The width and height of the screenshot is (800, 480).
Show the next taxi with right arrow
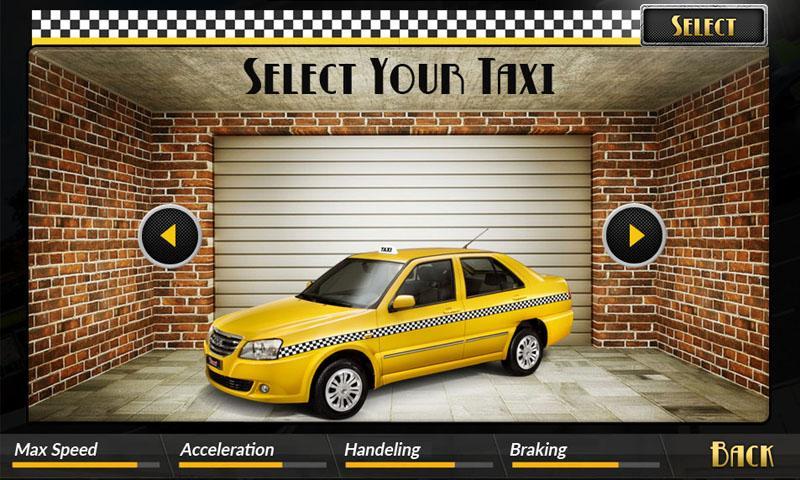635,236
